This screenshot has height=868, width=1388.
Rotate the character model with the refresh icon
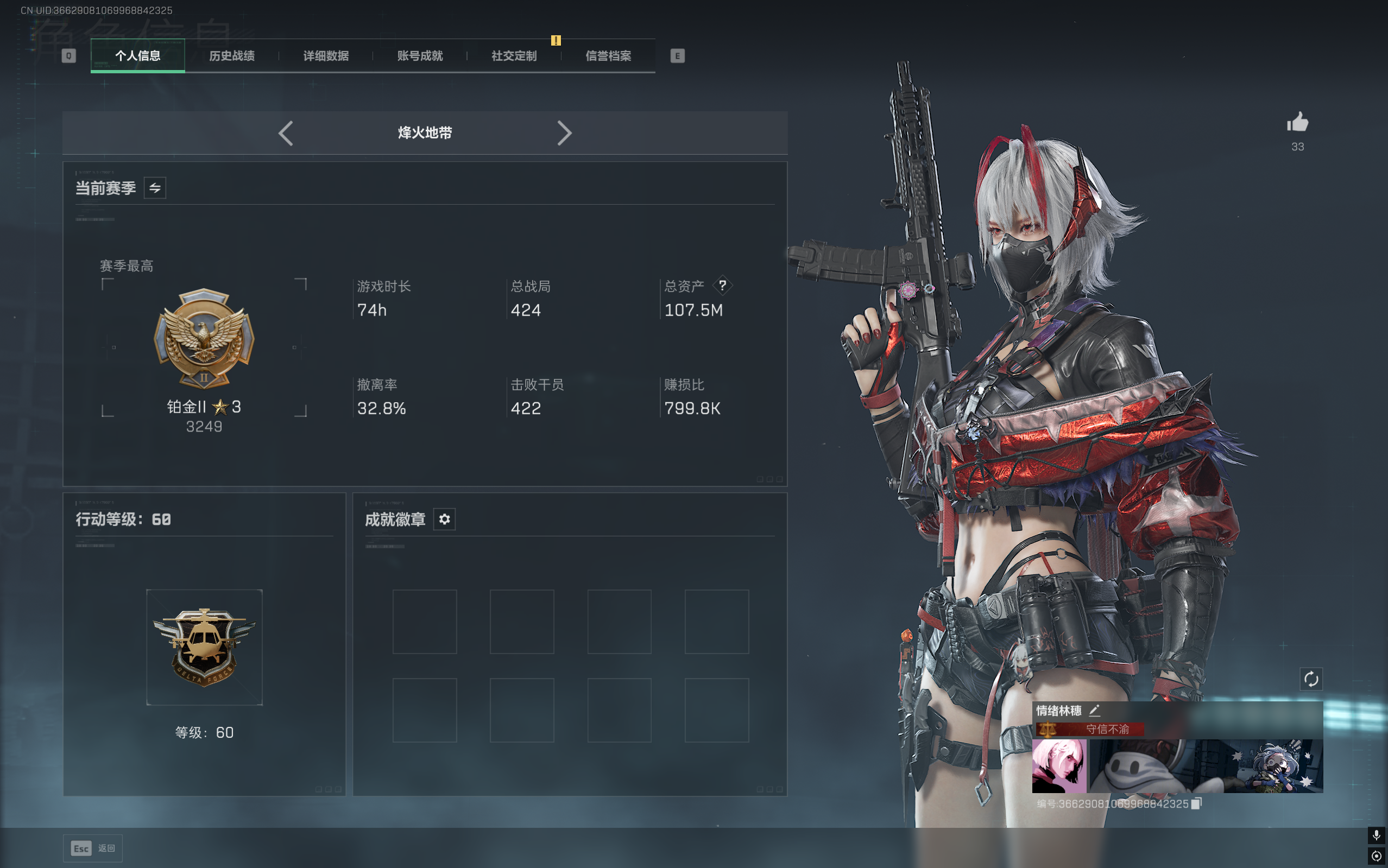1310,679
